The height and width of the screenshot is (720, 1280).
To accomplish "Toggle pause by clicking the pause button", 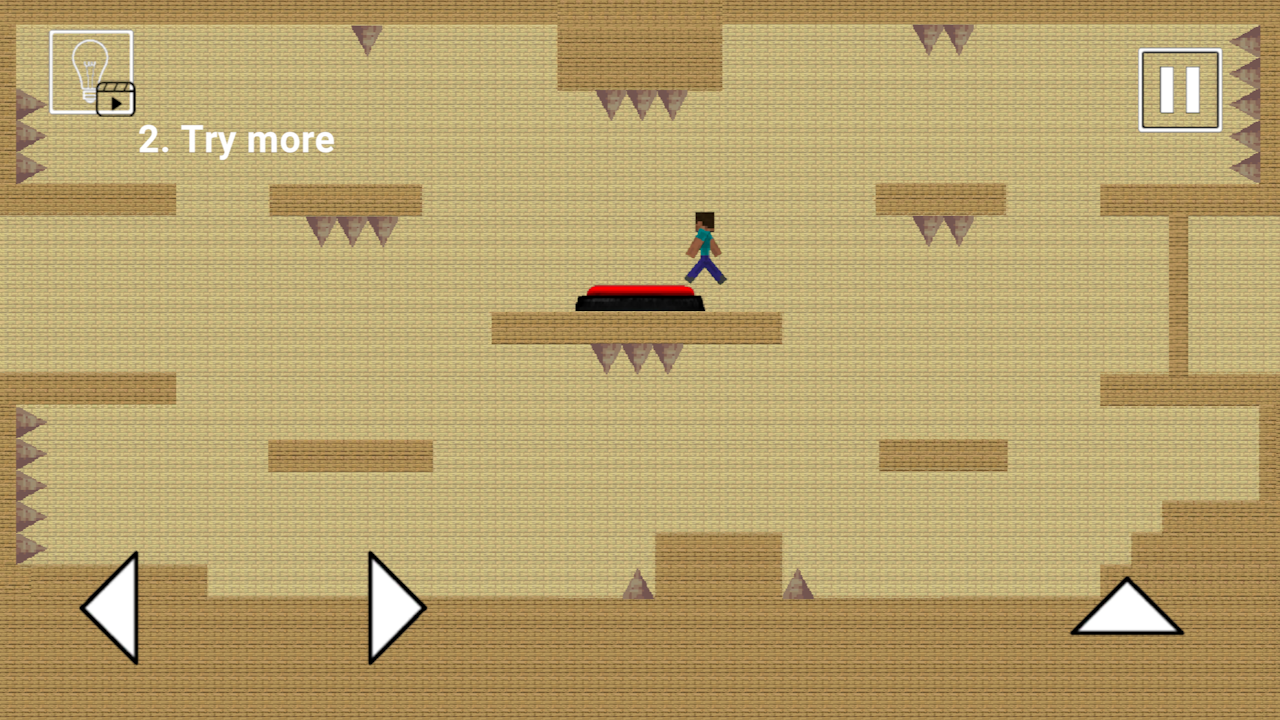I will coord(1179,88).
